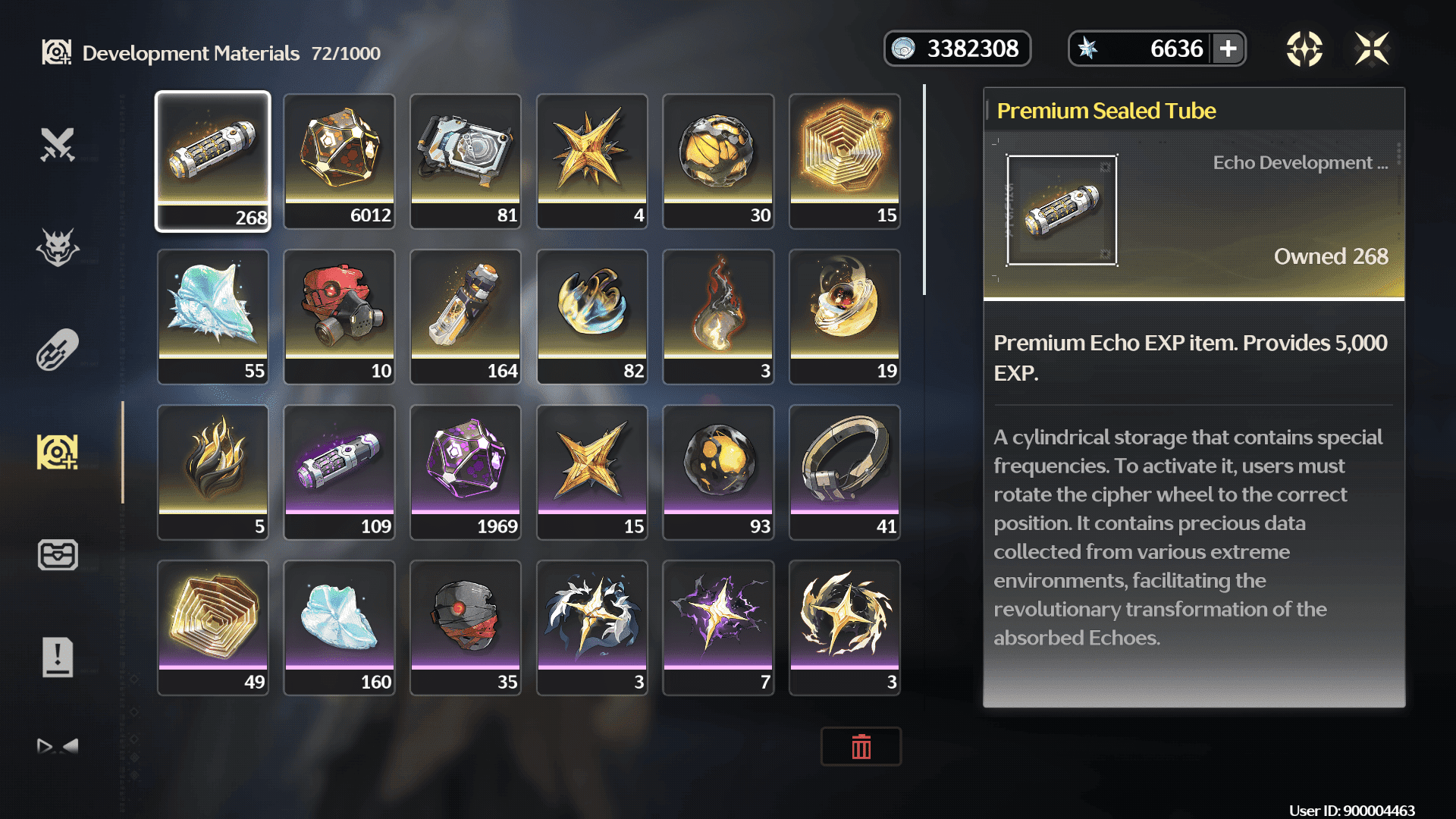Open the red trash can discard button

(861, 747)
